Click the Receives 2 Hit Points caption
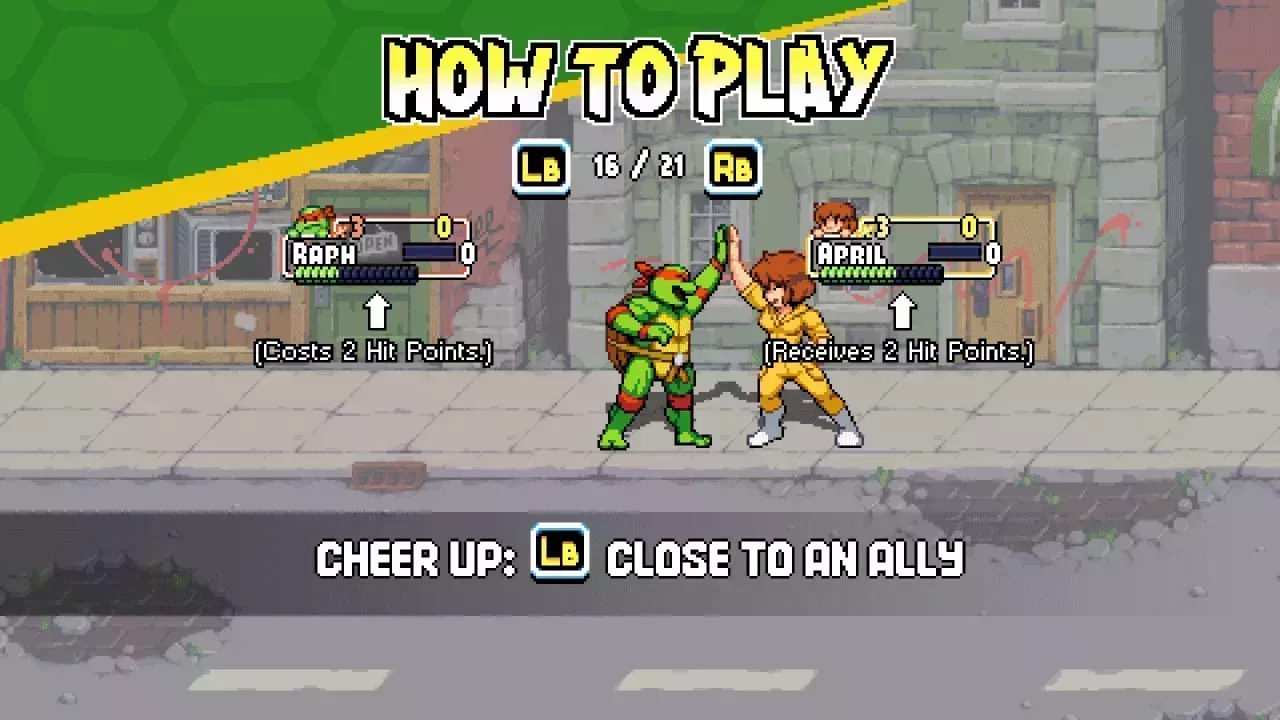This screenshot has height=720, width=1280. [897, 352]
